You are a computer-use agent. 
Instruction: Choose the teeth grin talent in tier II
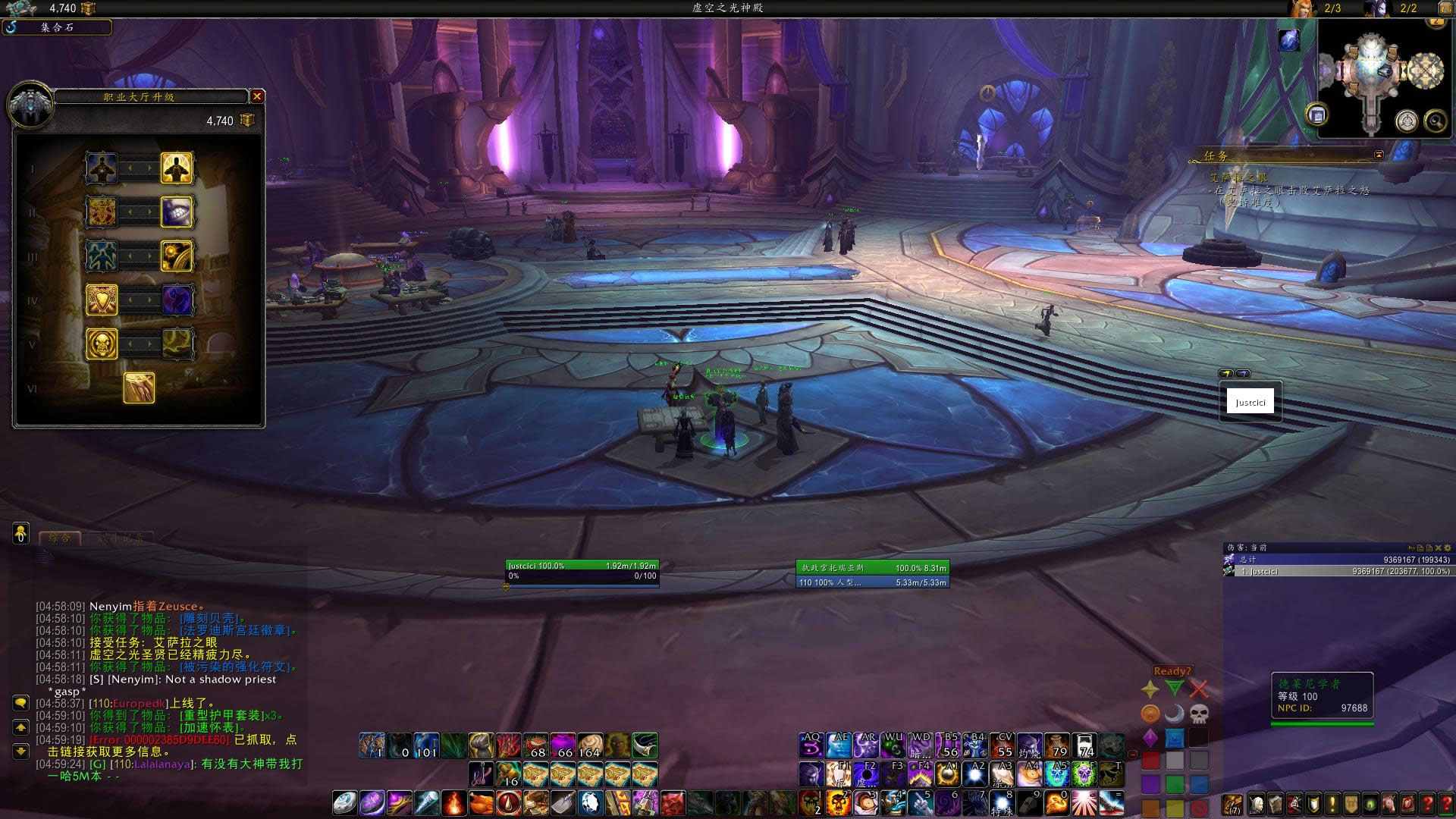coord(177,212)
